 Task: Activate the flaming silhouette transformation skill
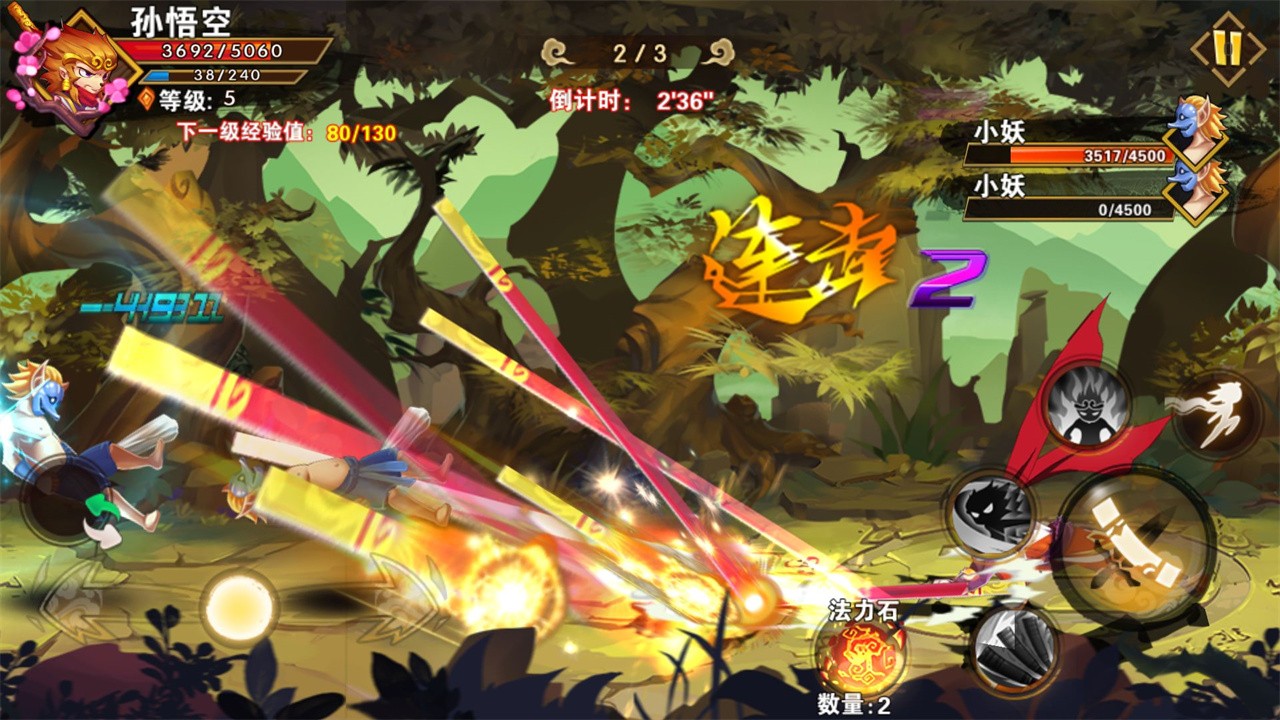coord(1087,407)
